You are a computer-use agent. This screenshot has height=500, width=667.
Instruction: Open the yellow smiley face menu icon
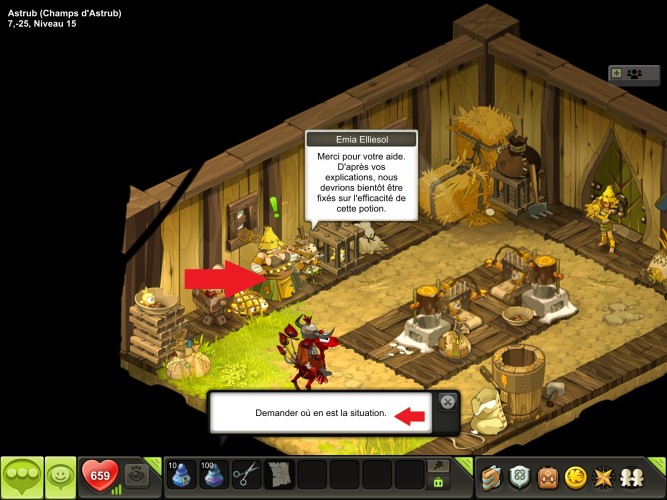[575, 476]
